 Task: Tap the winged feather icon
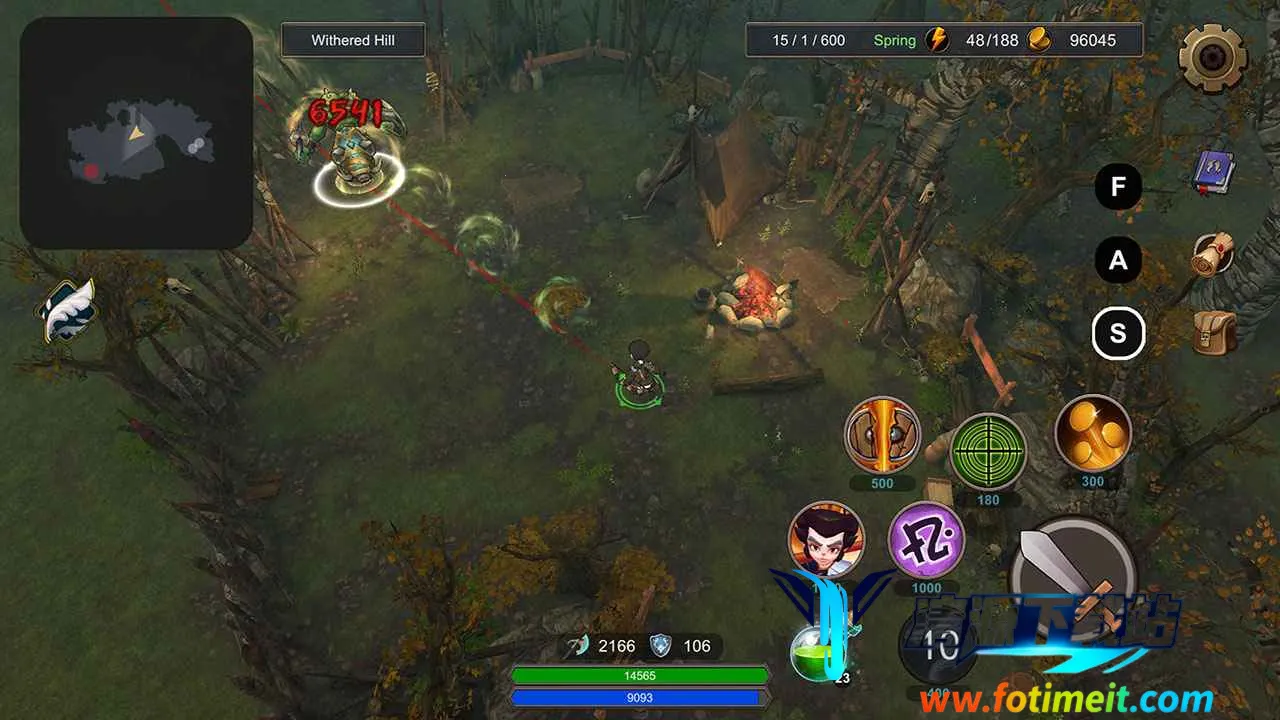(x=67, y=309)
